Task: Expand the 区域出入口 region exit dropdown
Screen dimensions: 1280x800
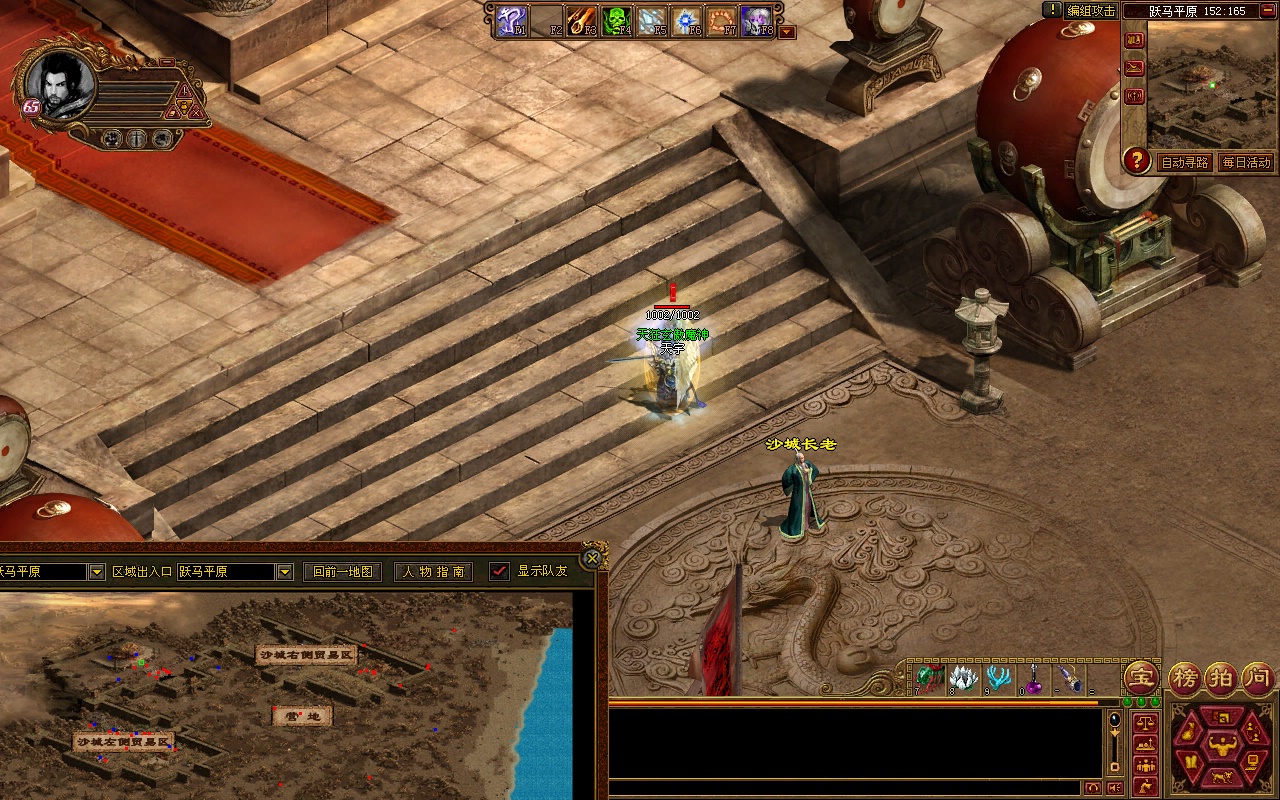Action: 285,572
